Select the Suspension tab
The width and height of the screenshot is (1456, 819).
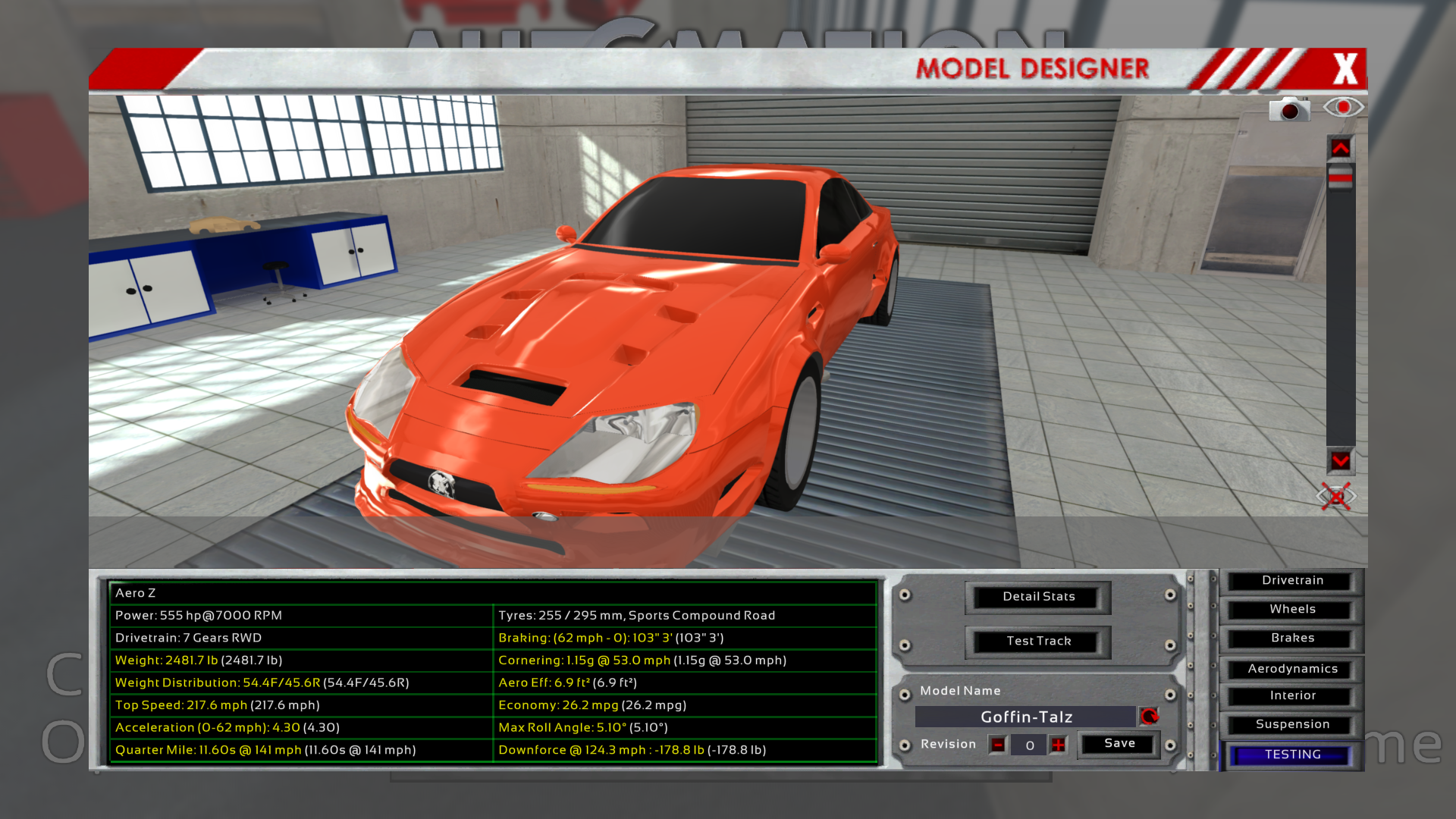coord(1292,725)
